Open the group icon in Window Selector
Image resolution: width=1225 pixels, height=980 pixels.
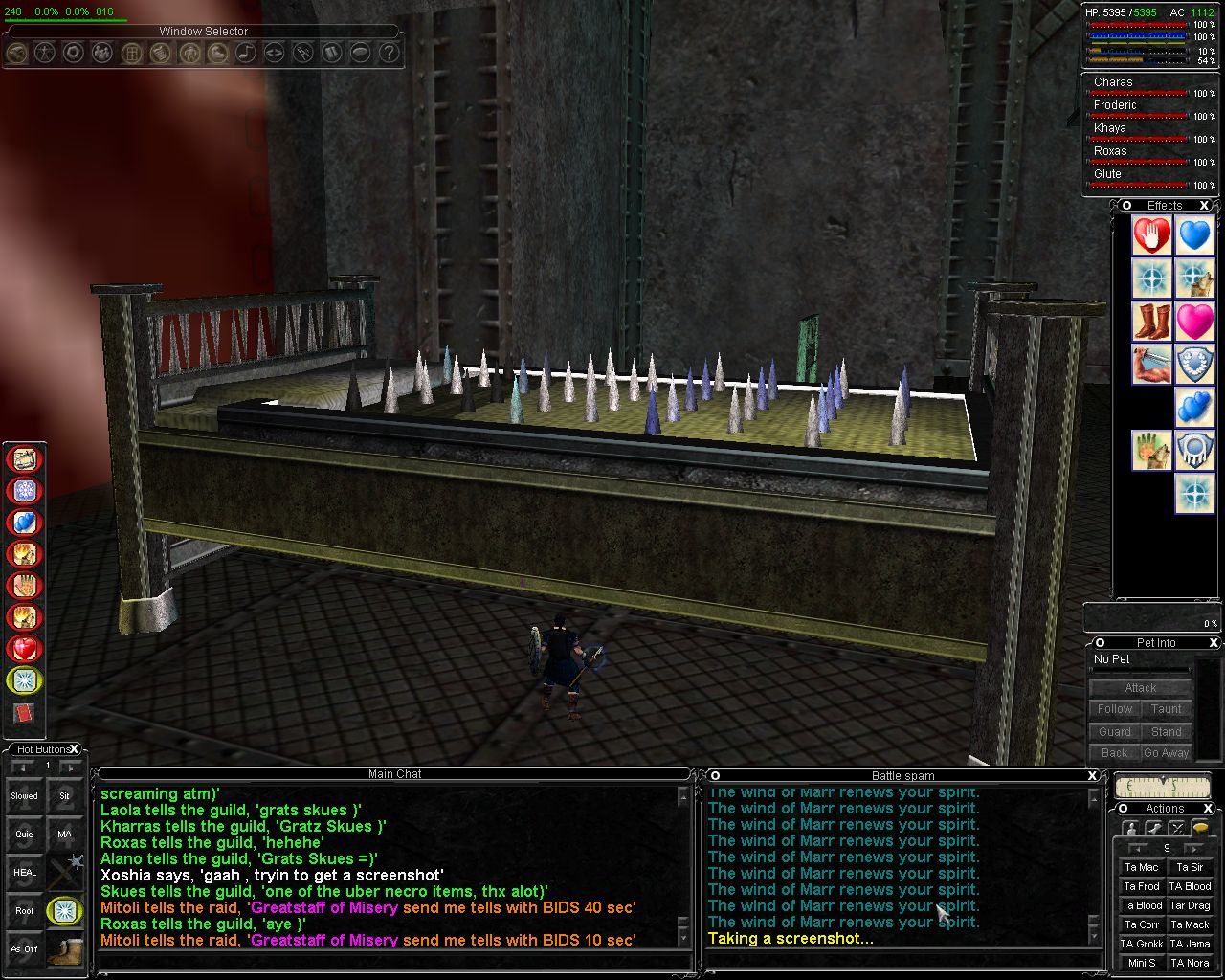[101, 54]
